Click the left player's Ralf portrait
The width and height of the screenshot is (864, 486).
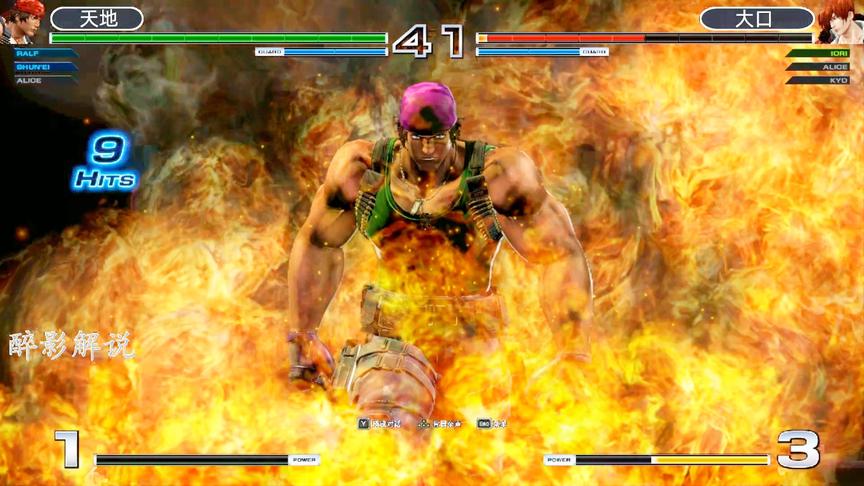click(x=20, y=22)
